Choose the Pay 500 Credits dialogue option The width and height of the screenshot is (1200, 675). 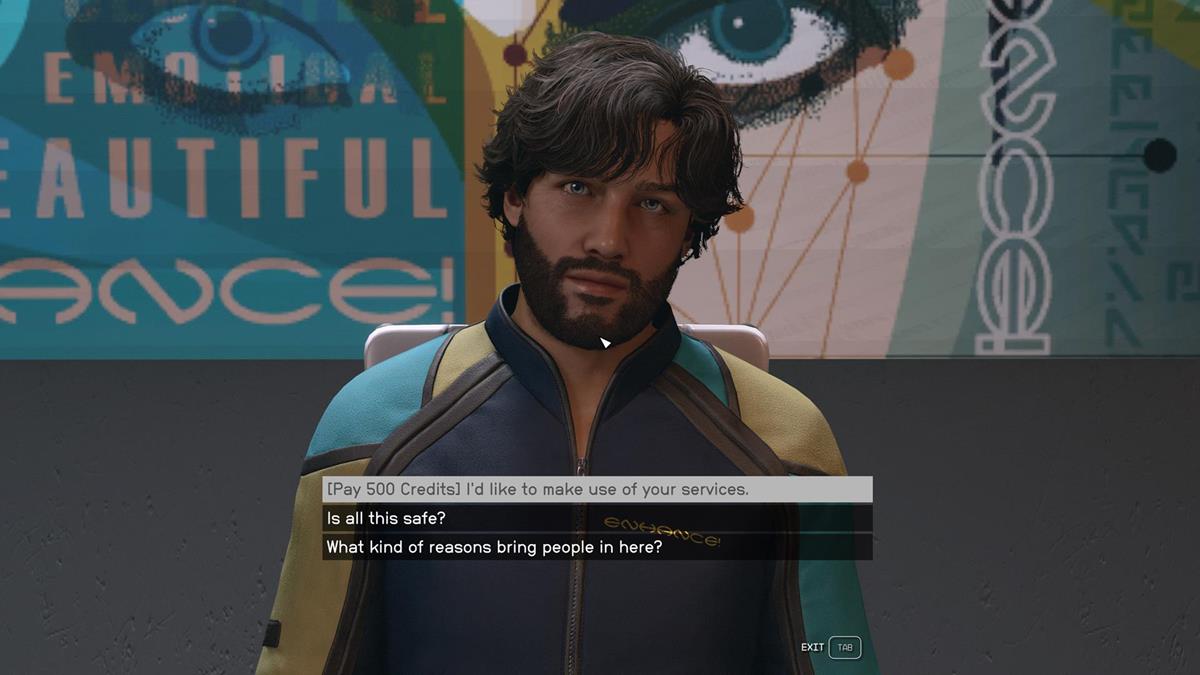[537, 490]
